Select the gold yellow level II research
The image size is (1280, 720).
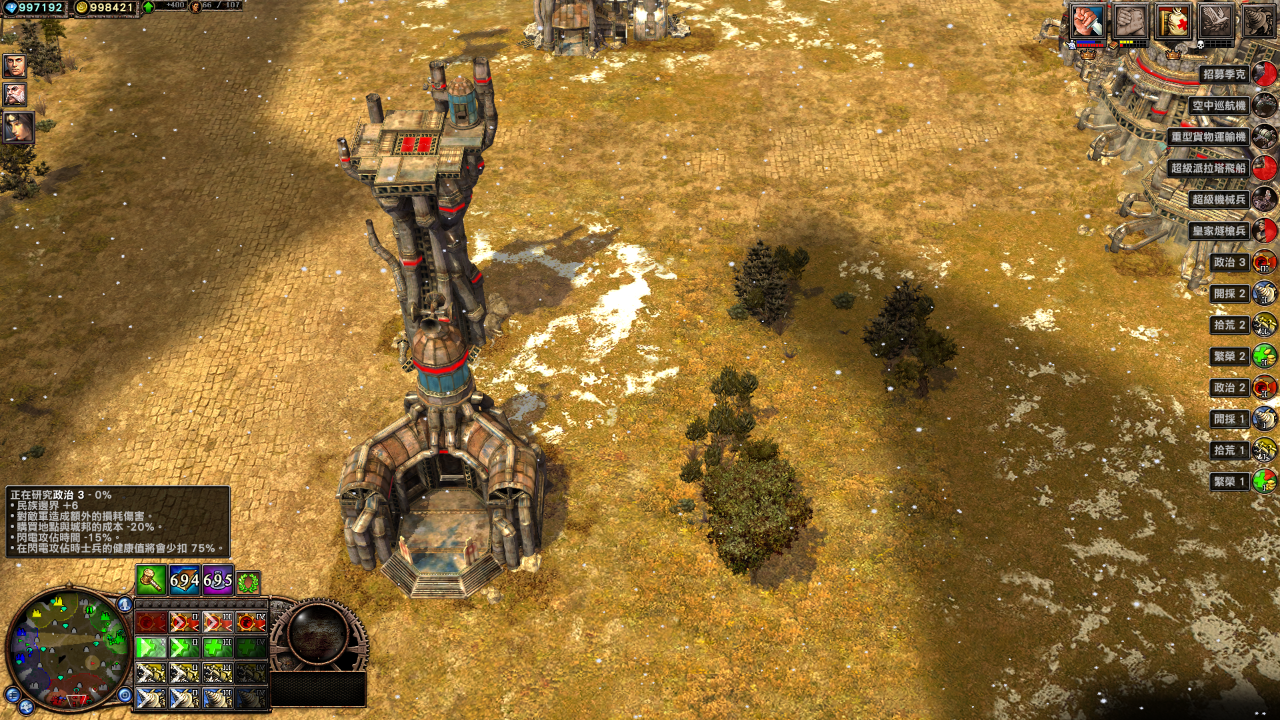pyautogui.click(x=185, y=672)
